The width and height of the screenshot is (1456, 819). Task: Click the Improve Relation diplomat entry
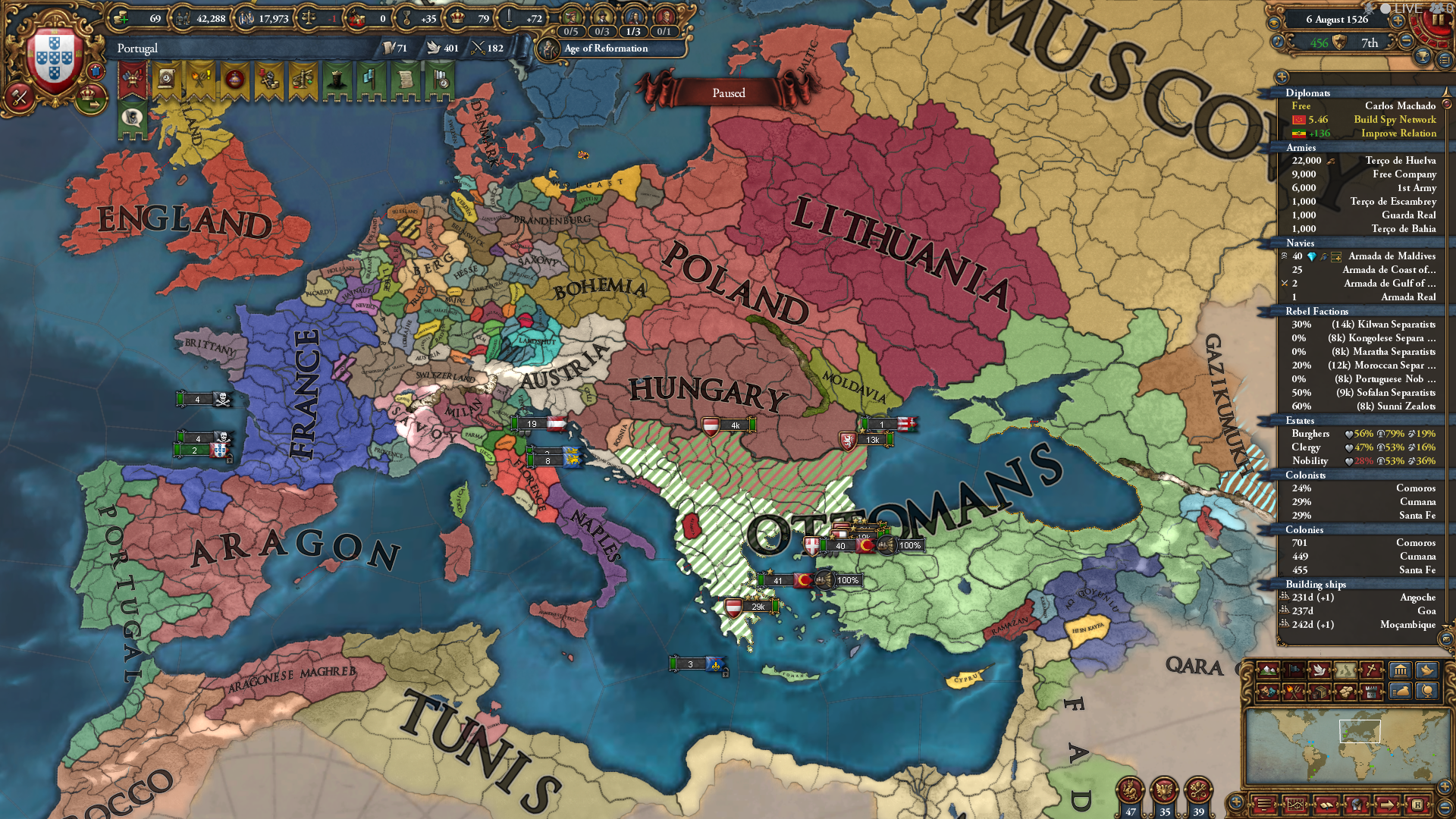[1398, 133]
